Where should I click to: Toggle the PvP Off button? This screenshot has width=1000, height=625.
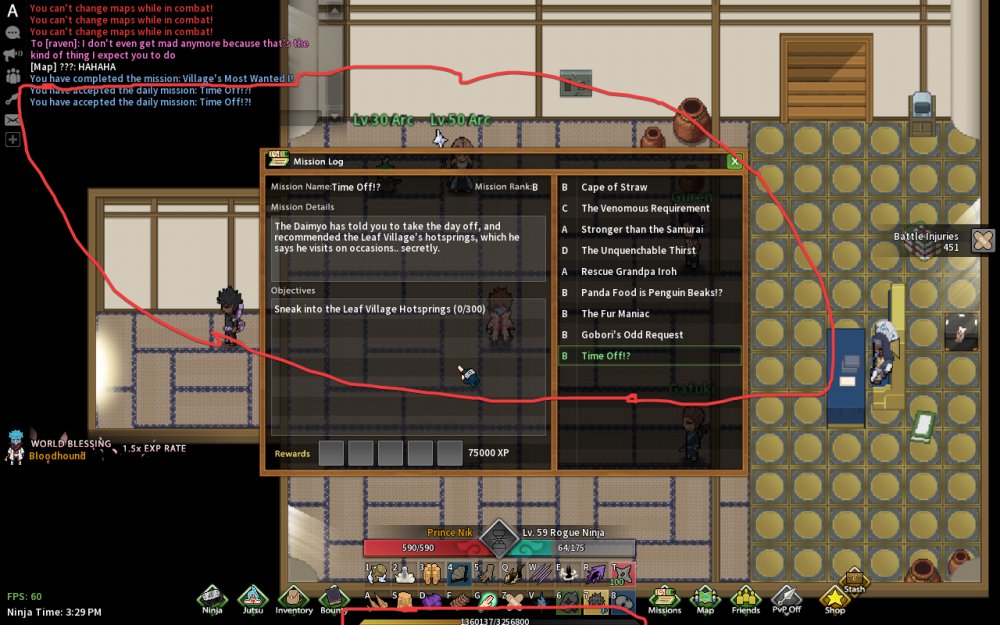click(786, 598)
